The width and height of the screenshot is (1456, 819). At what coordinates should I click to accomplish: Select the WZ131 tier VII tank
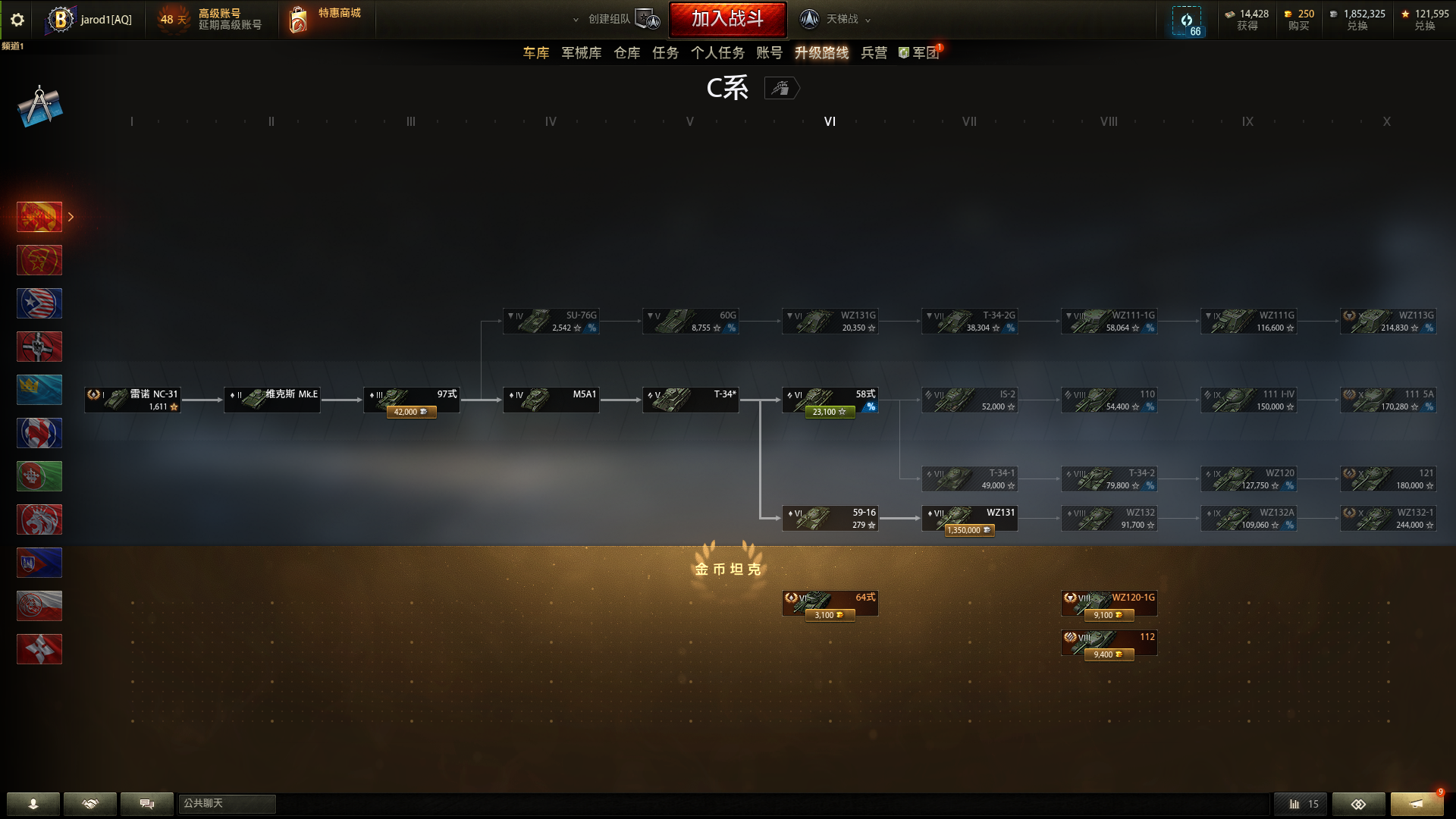969,518
